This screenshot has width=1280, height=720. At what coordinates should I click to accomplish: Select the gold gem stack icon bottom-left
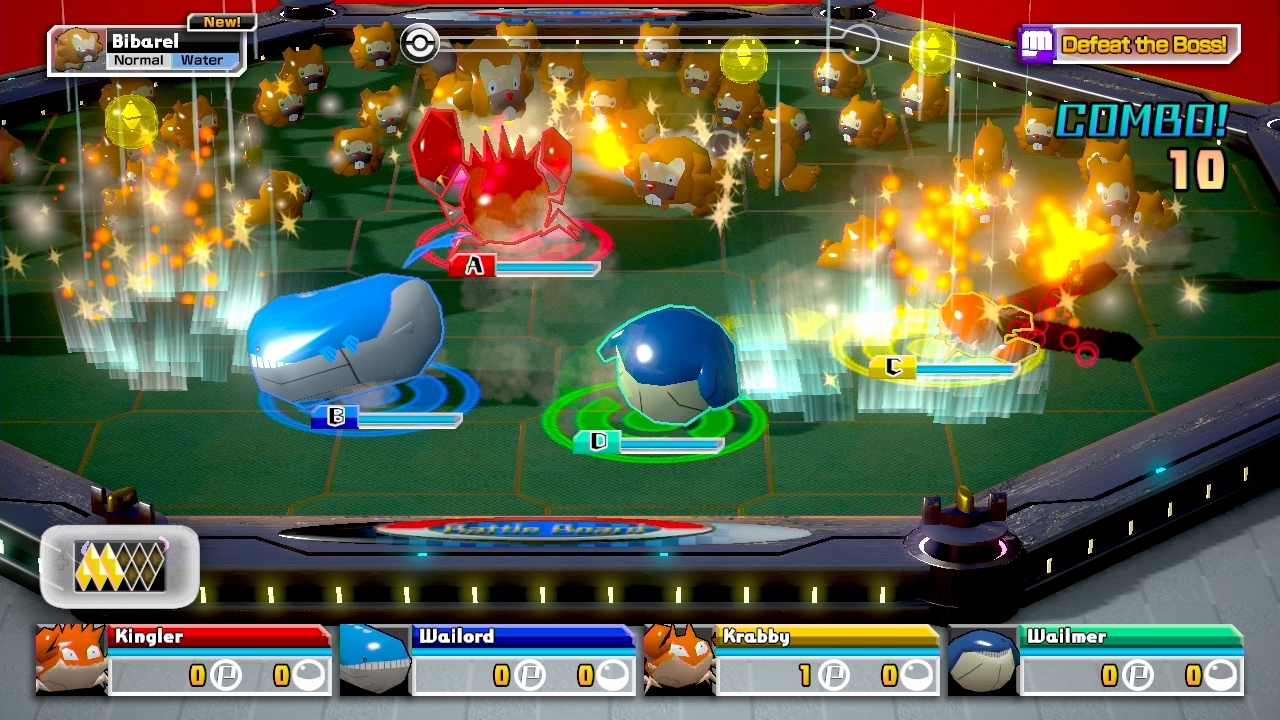[120, 564]
